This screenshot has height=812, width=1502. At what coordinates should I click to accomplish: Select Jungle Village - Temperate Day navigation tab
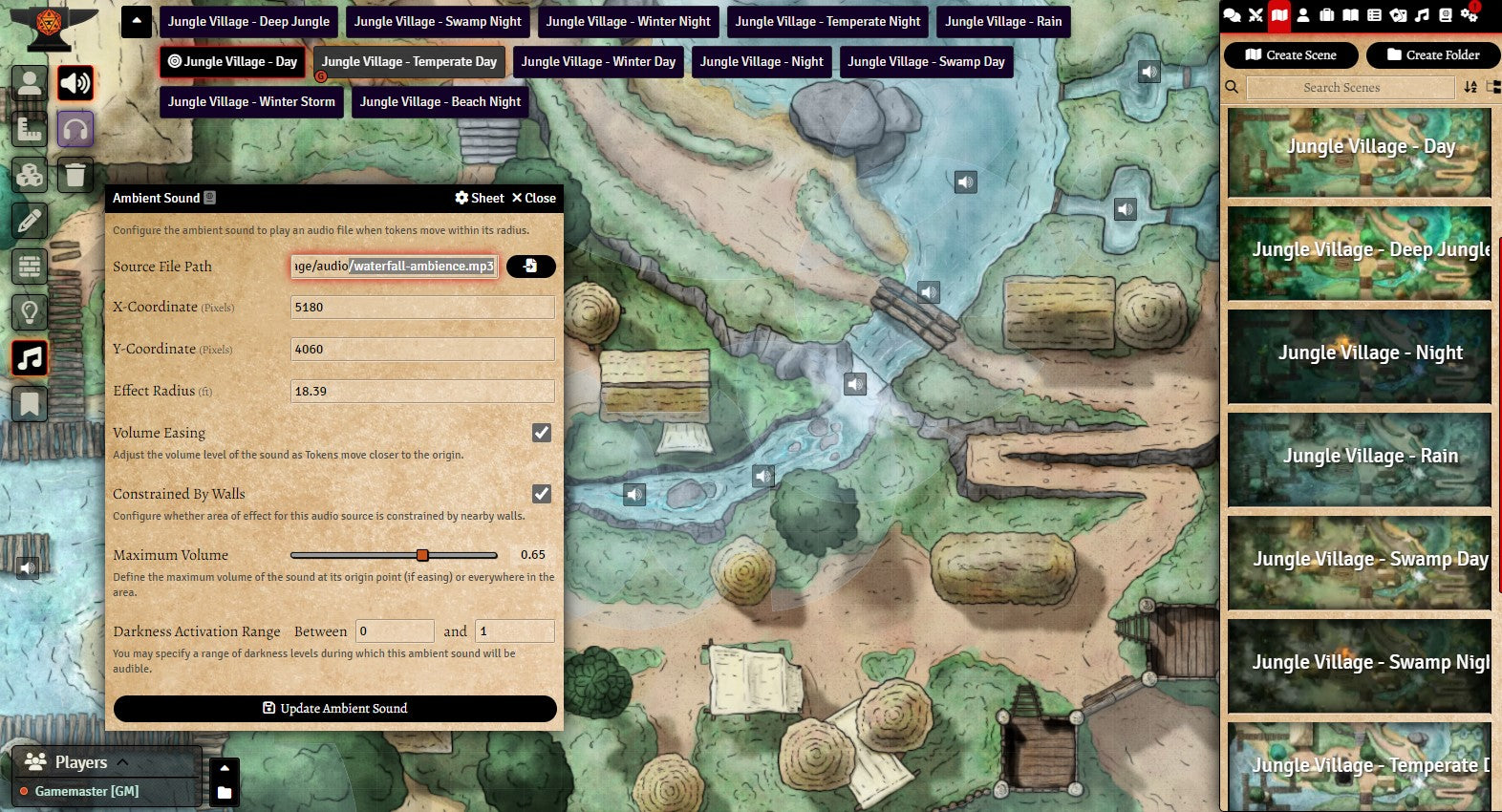coord(409,61)
